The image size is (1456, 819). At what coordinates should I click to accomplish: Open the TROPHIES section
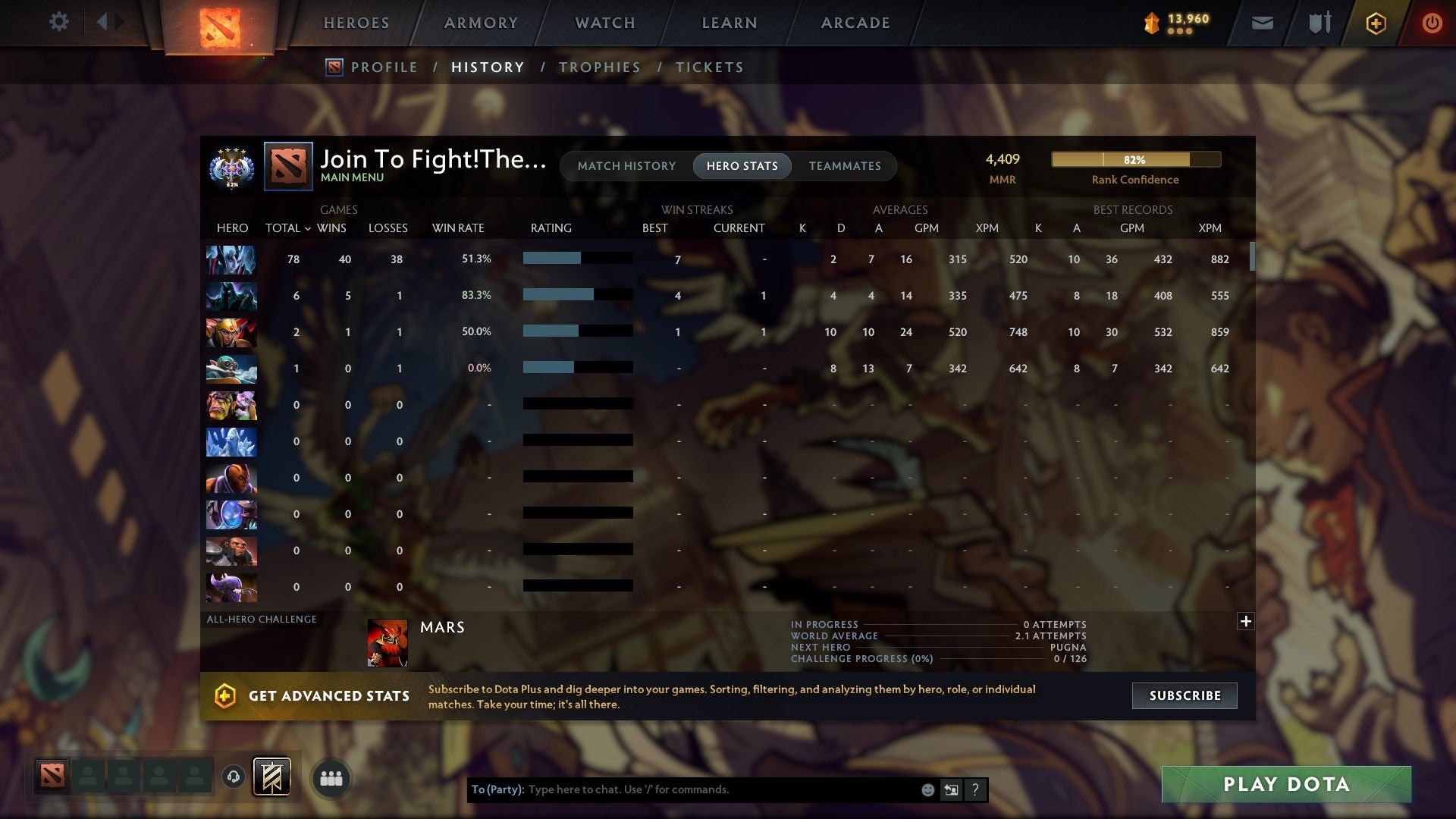(x=599, y=67)
